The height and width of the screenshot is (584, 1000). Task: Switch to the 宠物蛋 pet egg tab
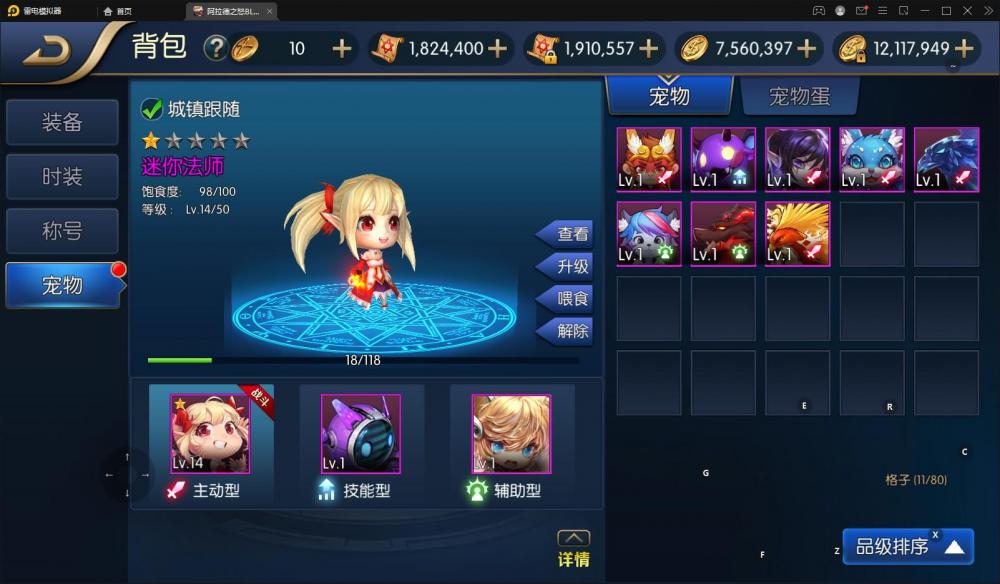click(799, 96)
